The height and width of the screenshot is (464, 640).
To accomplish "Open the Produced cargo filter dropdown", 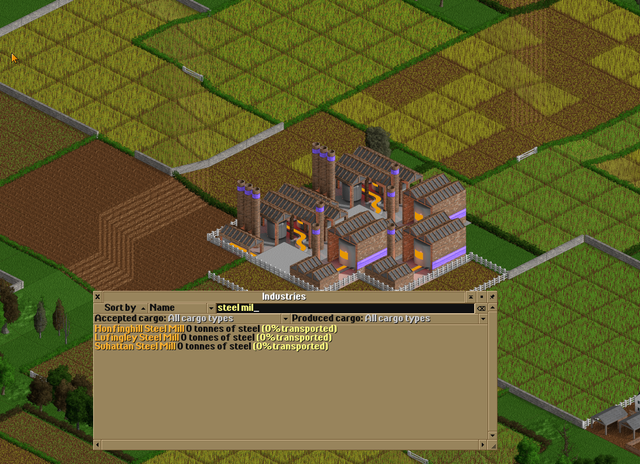I will [402, 318].
